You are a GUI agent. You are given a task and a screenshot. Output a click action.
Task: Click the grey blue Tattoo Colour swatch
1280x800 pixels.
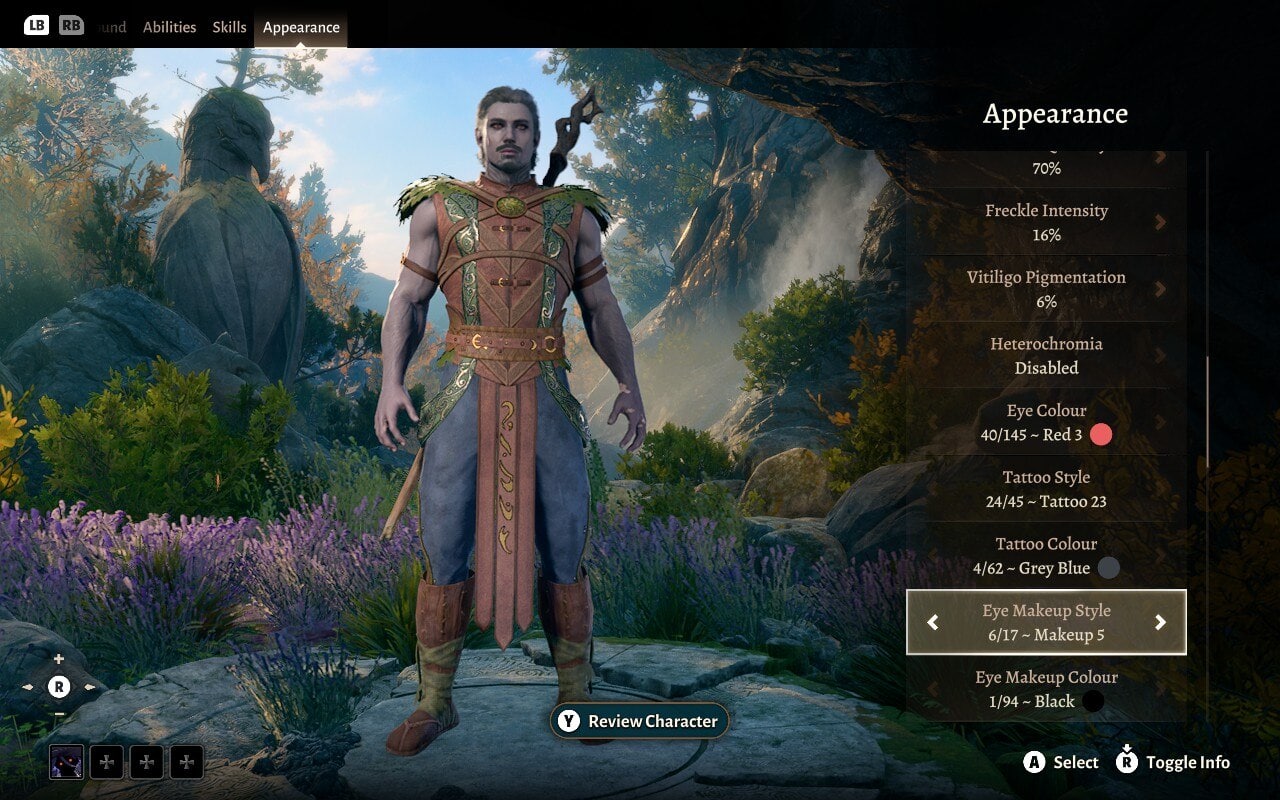pos(1108,568)
